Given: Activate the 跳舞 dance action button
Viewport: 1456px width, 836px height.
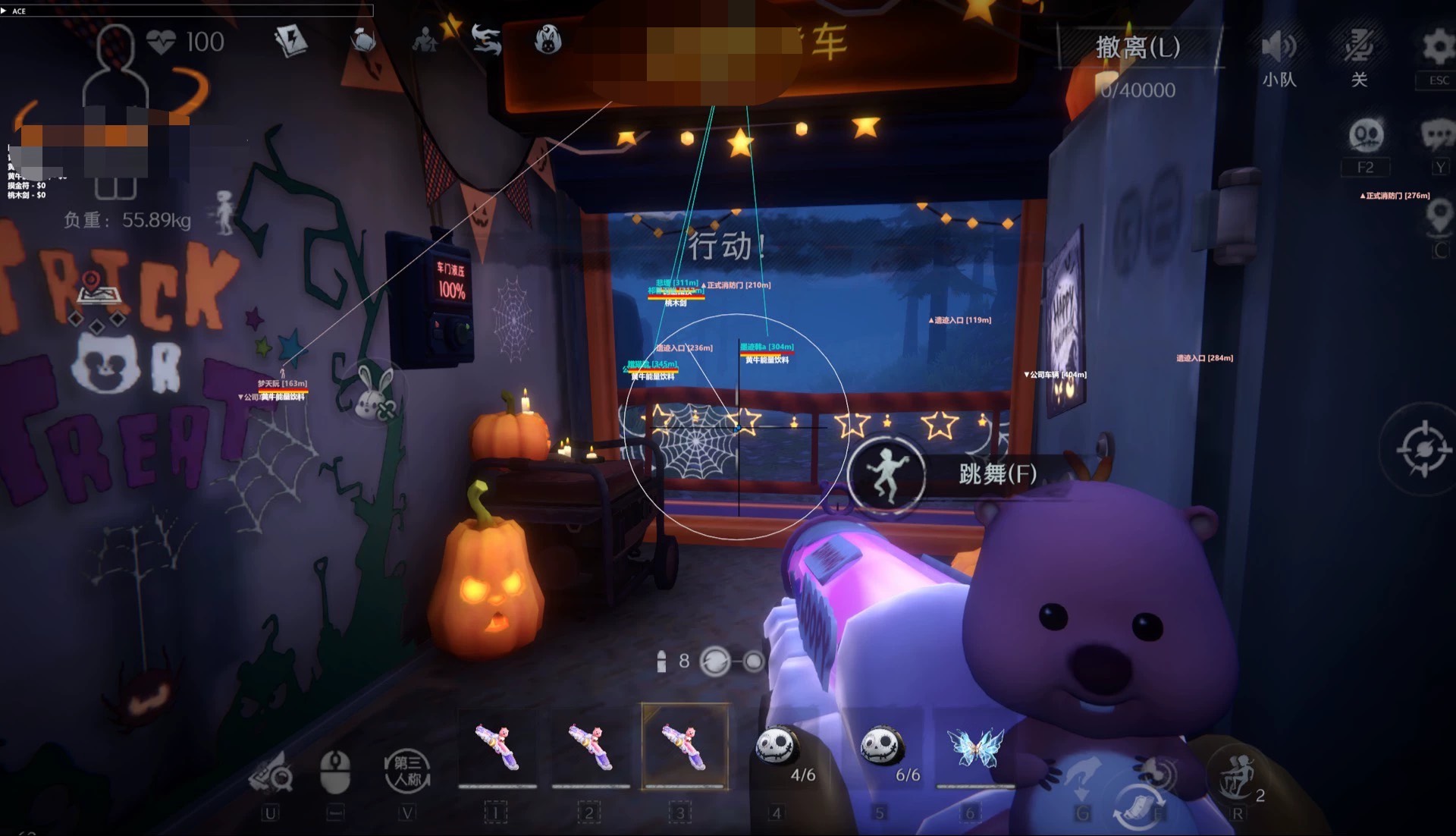Looking at the screenshot, I should pos(886,473).
